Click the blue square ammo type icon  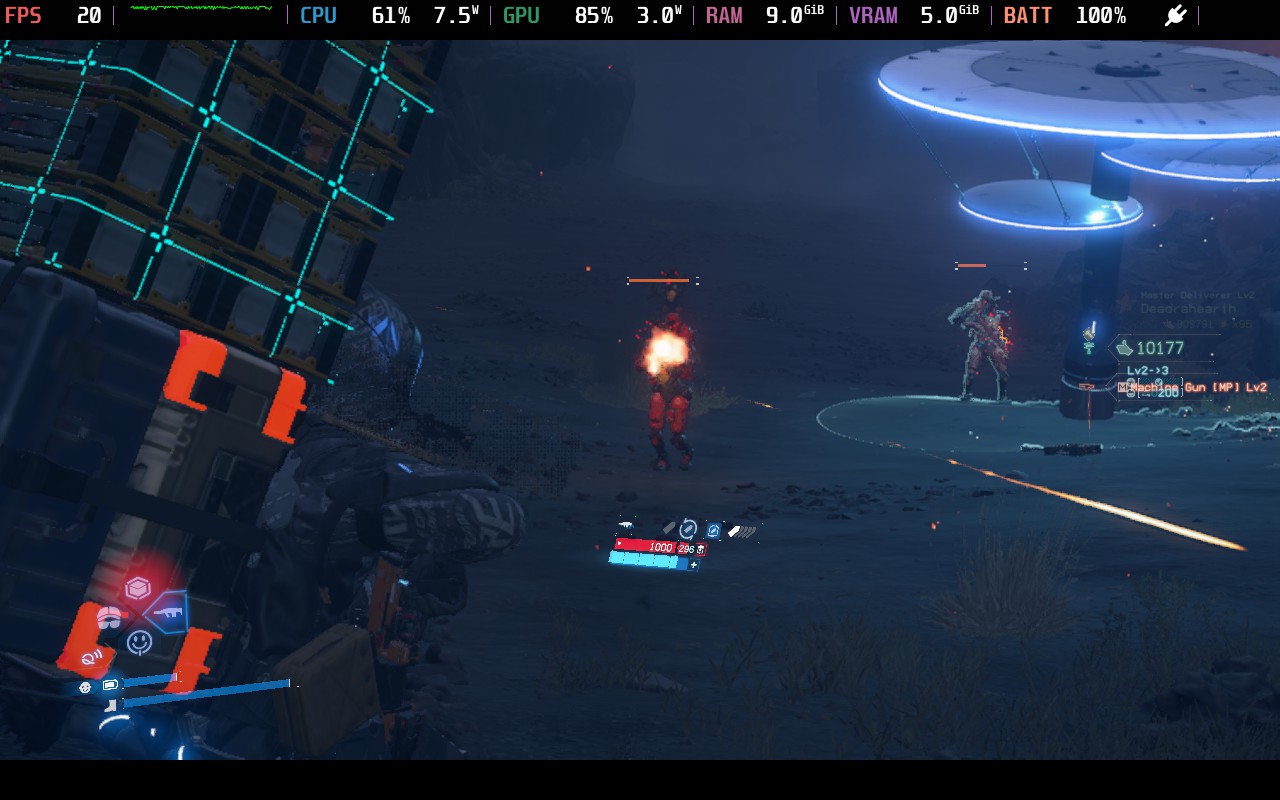tap(713, 530)
